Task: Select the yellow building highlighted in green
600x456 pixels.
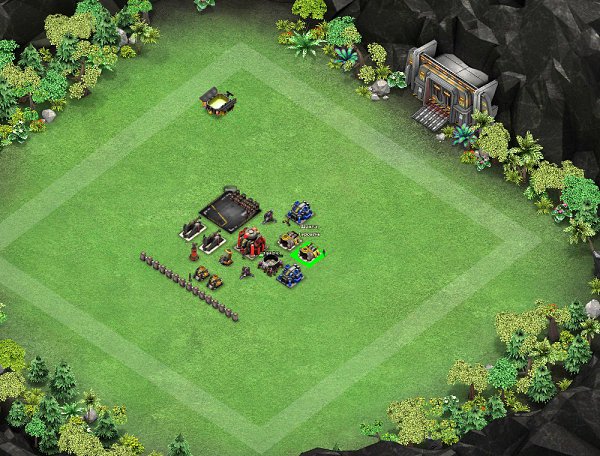Action: (309, 254)
